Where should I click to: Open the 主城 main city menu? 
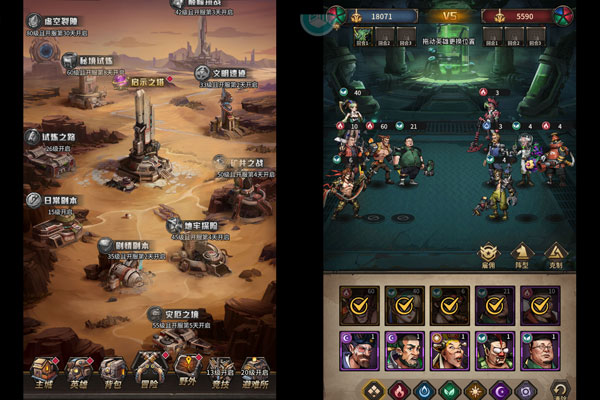(x=43, y=369)
